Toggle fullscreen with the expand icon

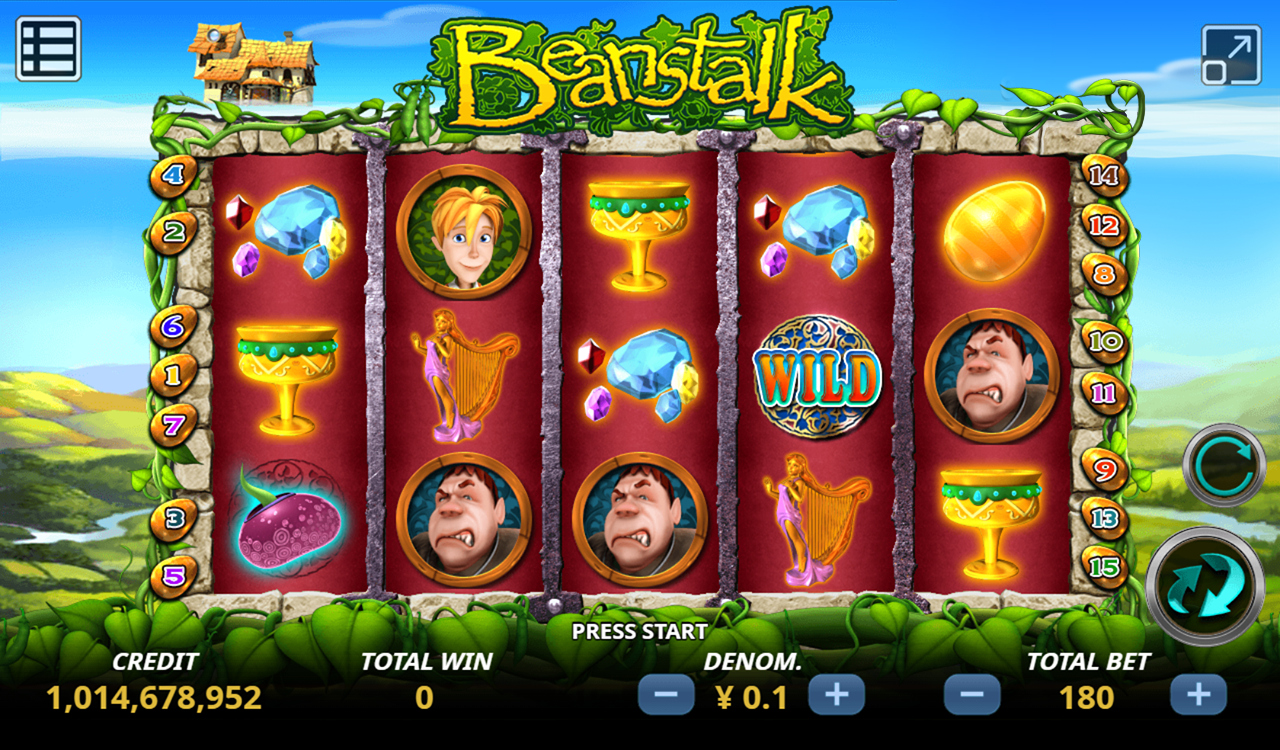coord(1231,55)
